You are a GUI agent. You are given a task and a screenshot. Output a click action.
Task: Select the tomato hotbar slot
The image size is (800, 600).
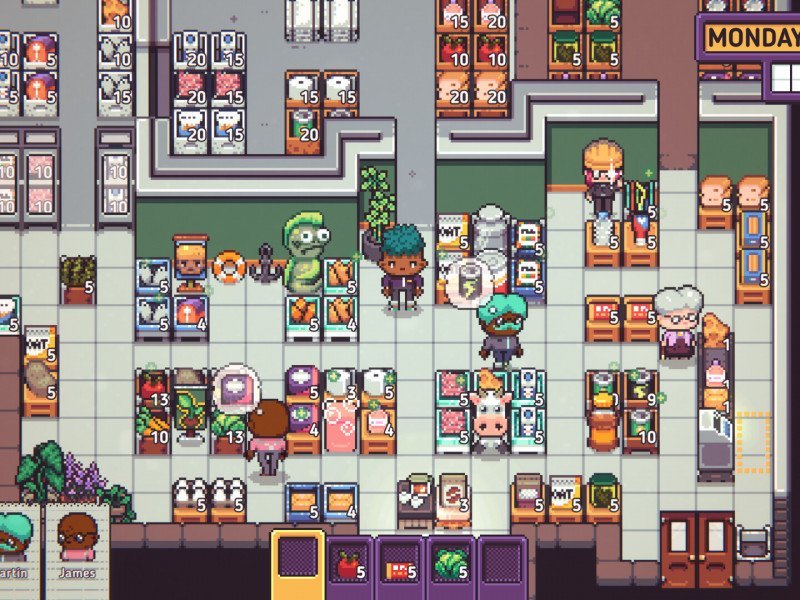point(349,566)
